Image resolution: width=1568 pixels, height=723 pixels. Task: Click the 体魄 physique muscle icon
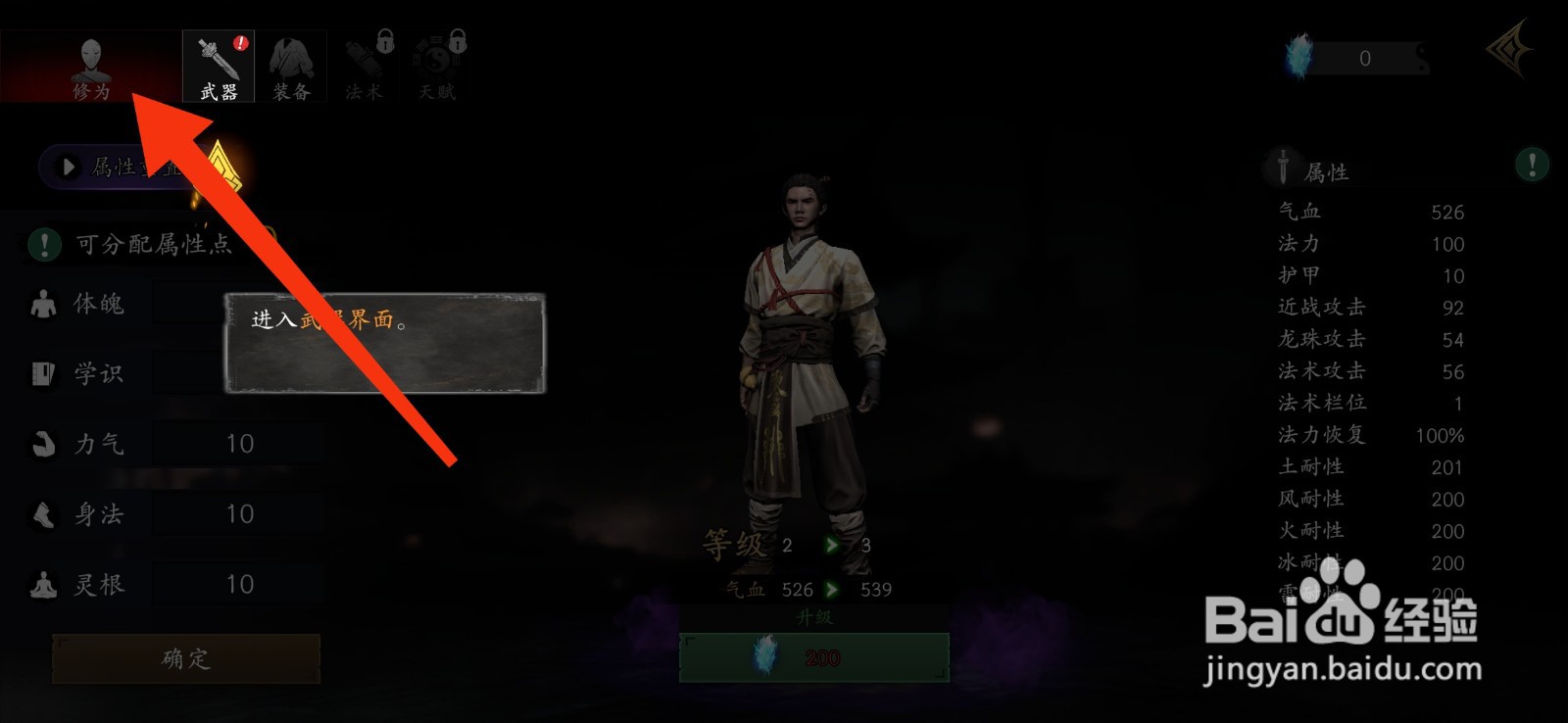(x=41, y=304)
